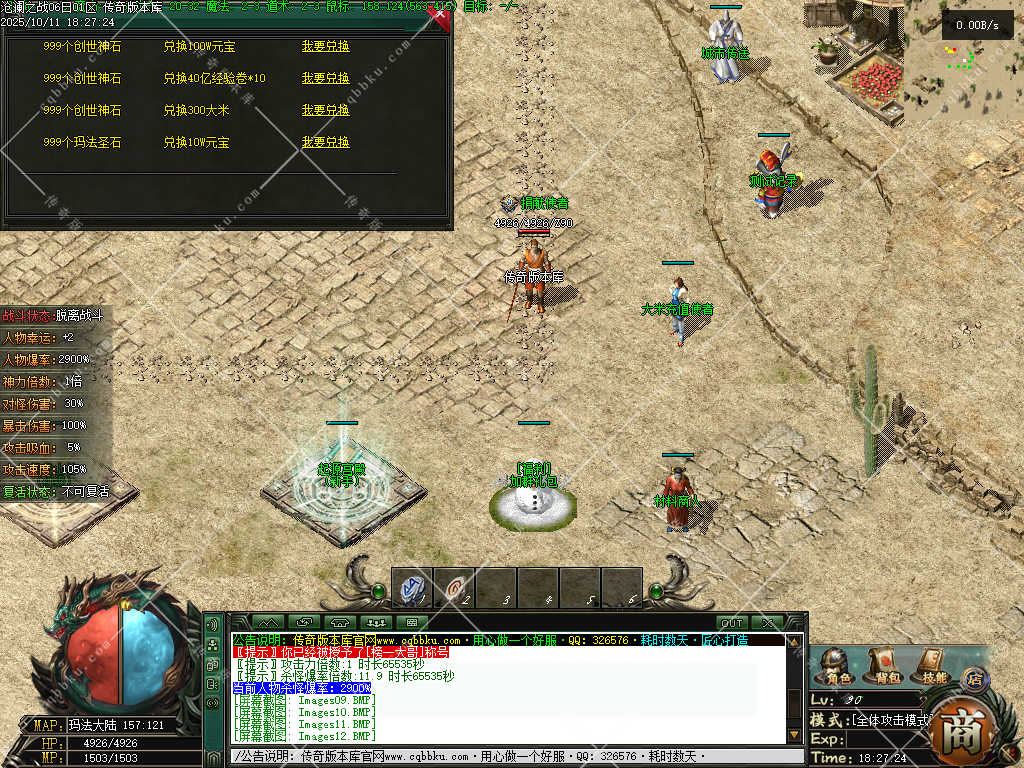Close the exchange dialog window
This screenshot has height=768, width=1024.
(x=440, y=16)
